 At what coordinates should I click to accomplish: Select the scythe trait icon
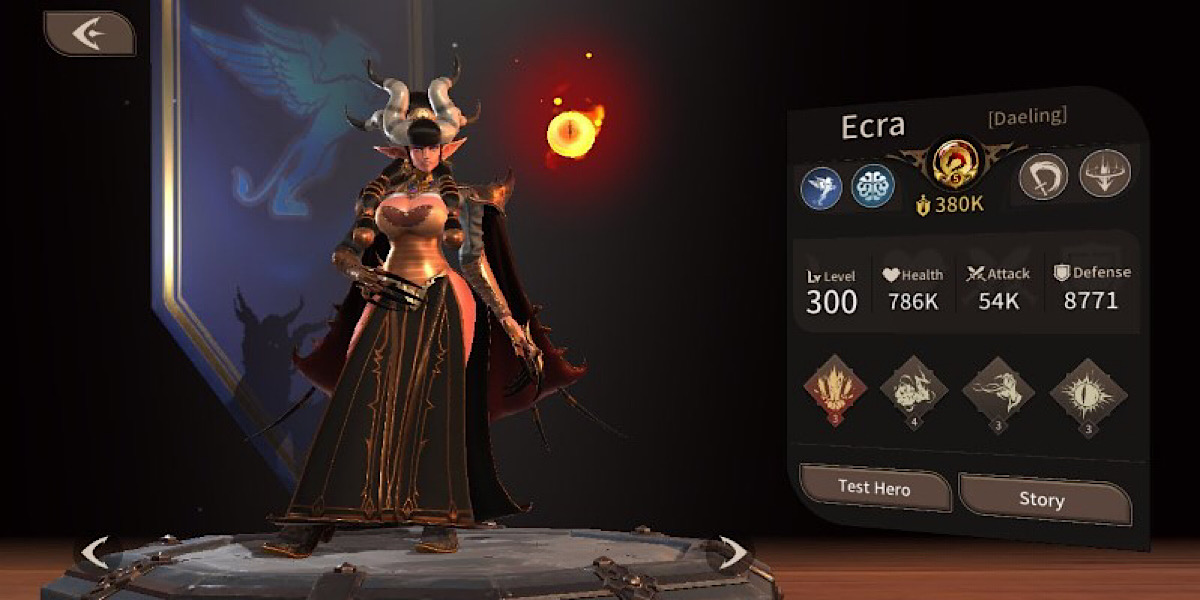click(1042, 176)
